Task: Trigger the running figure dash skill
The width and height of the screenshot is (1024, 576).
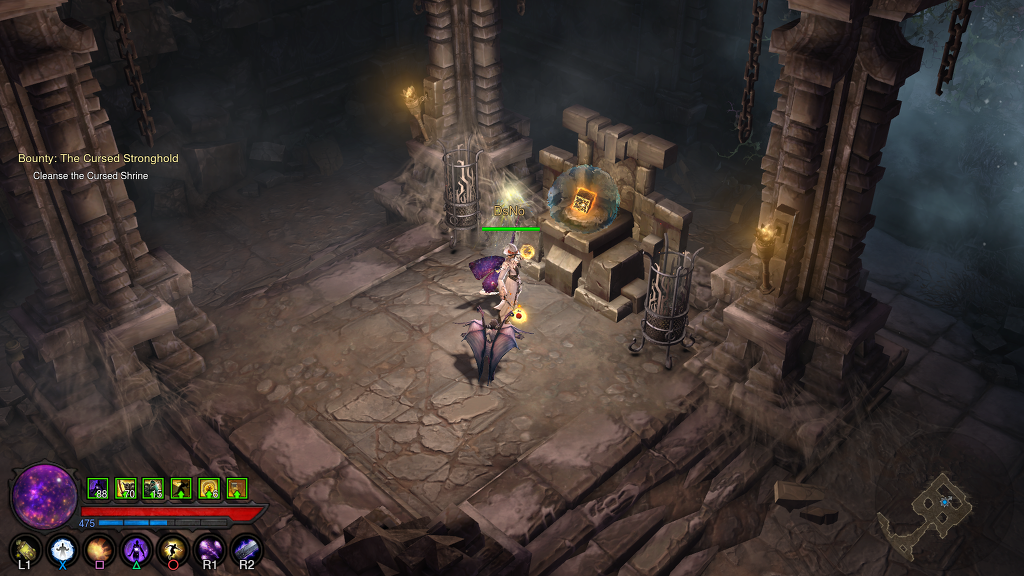Action: click(x=173, y=549)
